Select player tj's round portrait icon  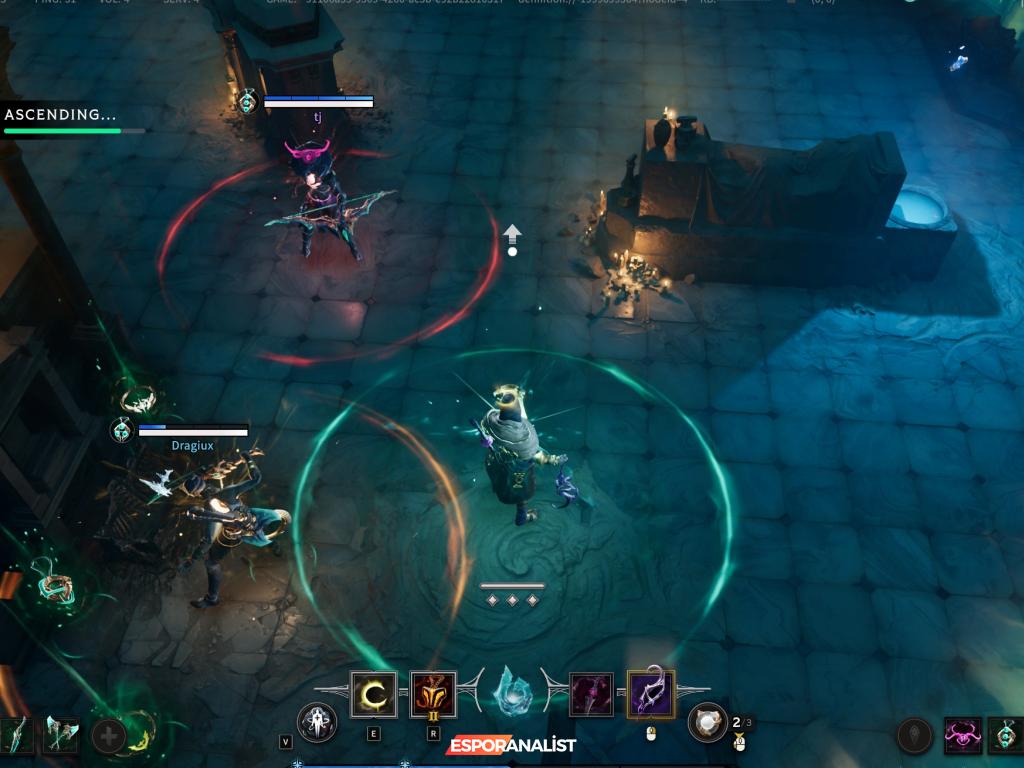click(x=249, y=101)
